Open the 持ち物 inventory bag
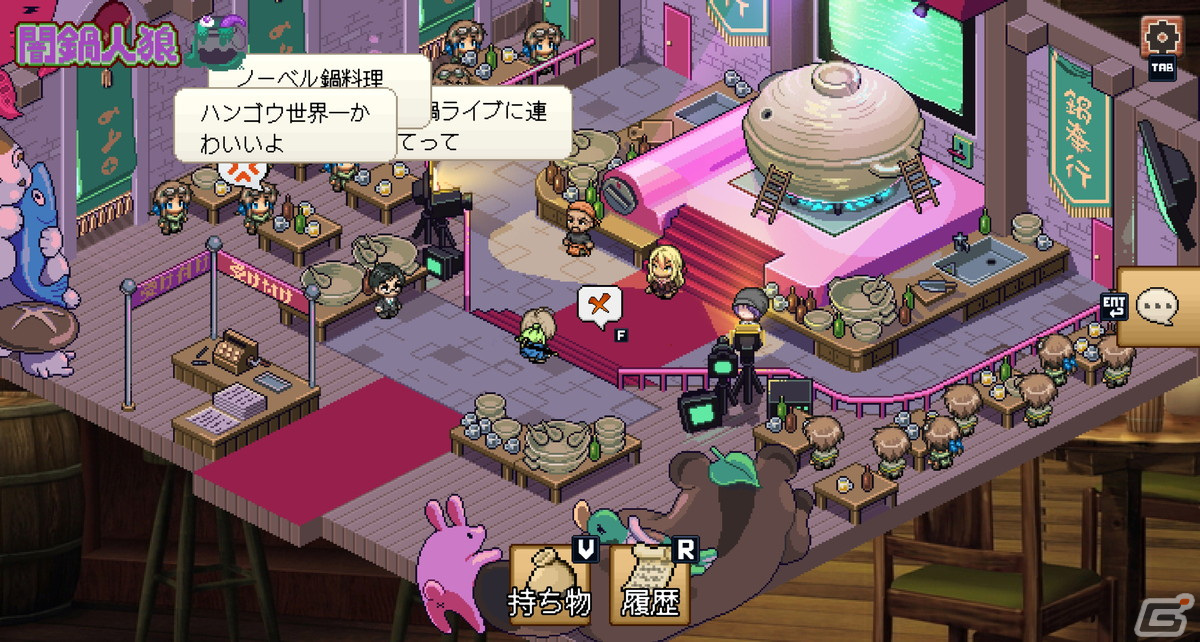The image size is (1200, 642). click(547, 582)
